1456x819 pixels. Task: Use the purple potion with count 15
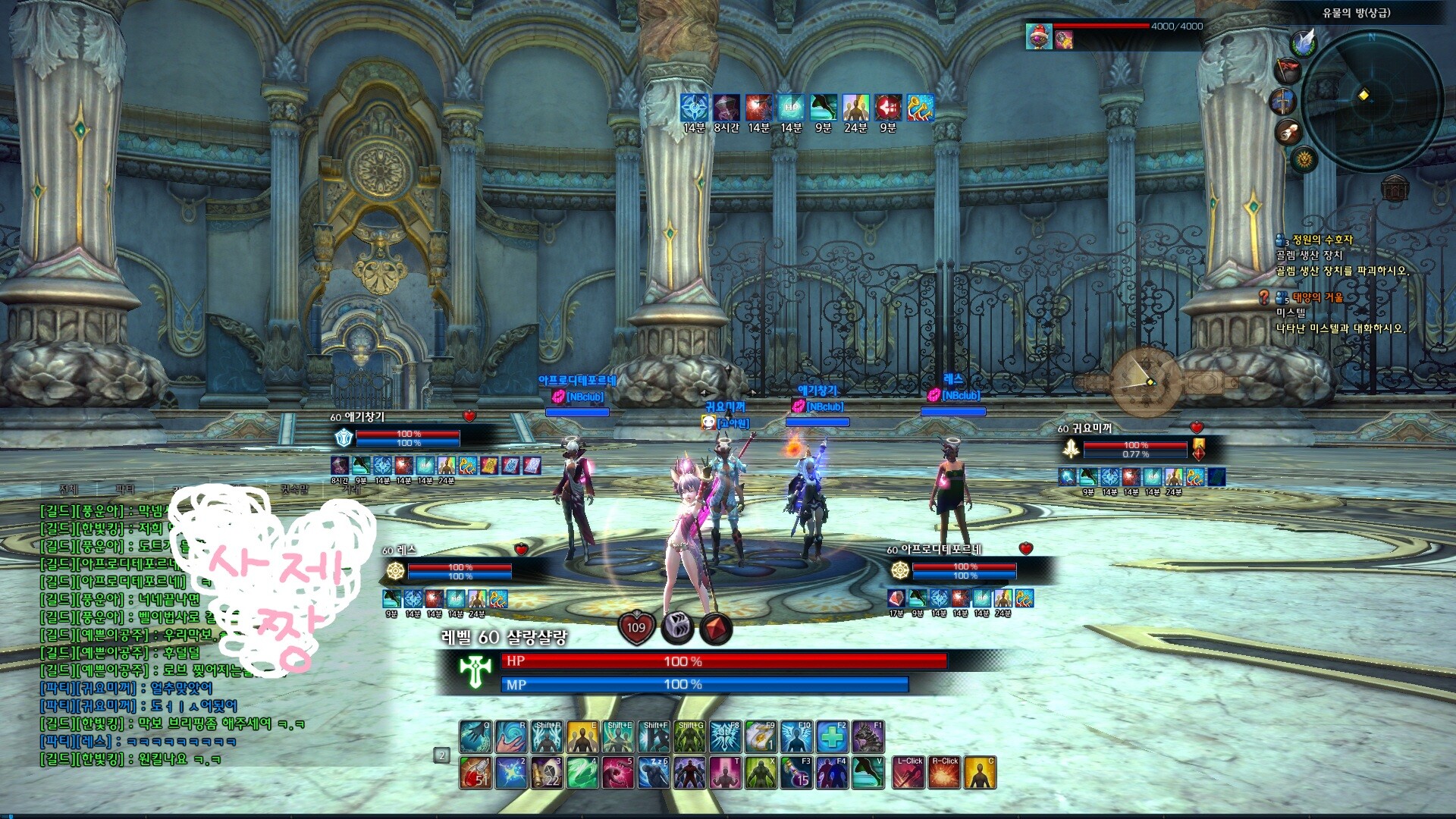(x=796, y=773)
